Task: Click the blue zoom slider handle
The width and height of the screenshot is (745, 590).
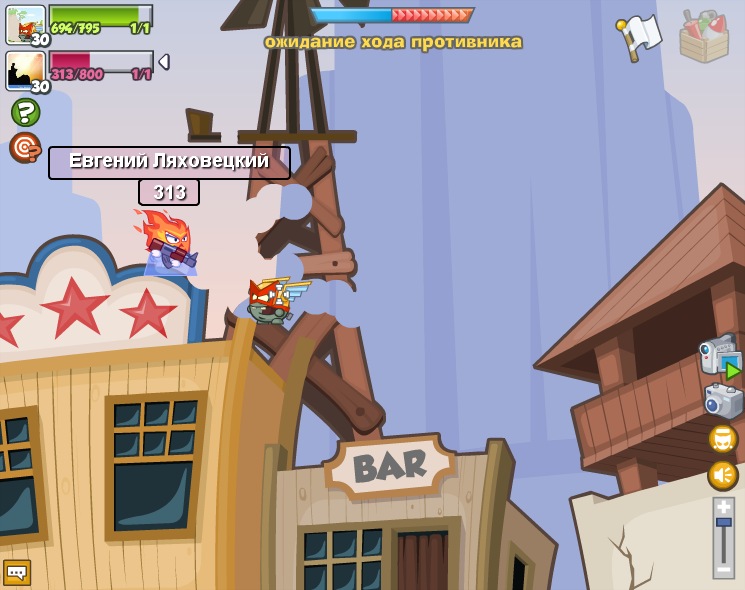Action: (x=723, y=522)
